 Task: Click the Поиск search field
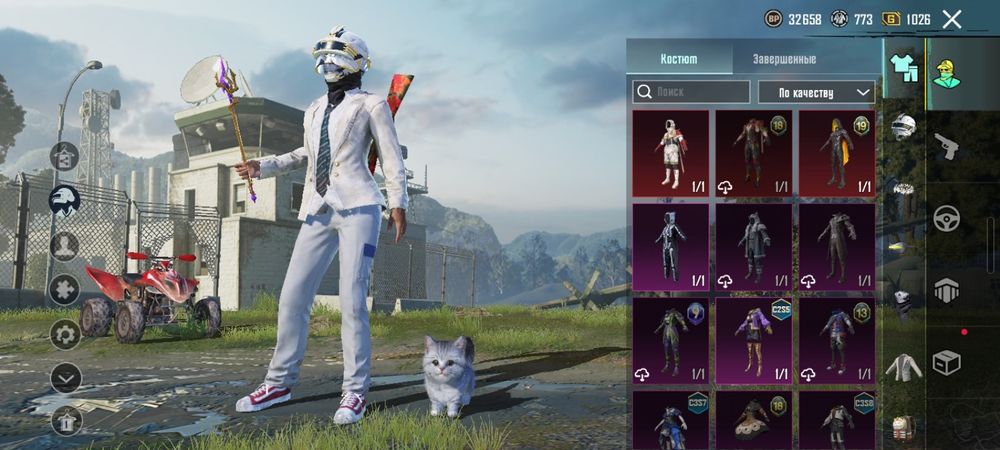pyautogui.click(x=691, y=92)
